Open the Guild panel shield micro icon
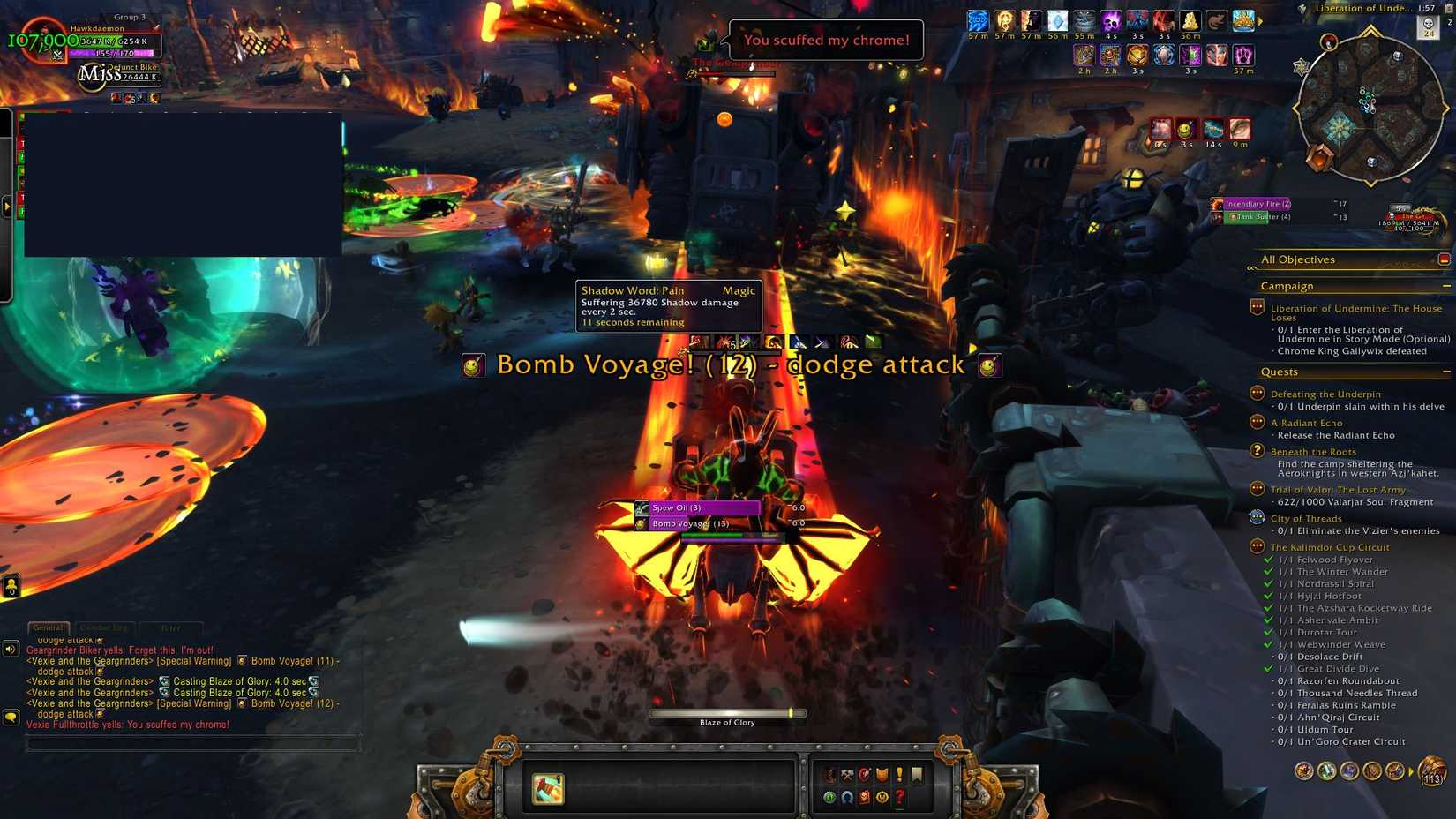1456x819 pixels. (x=882, y=774)
